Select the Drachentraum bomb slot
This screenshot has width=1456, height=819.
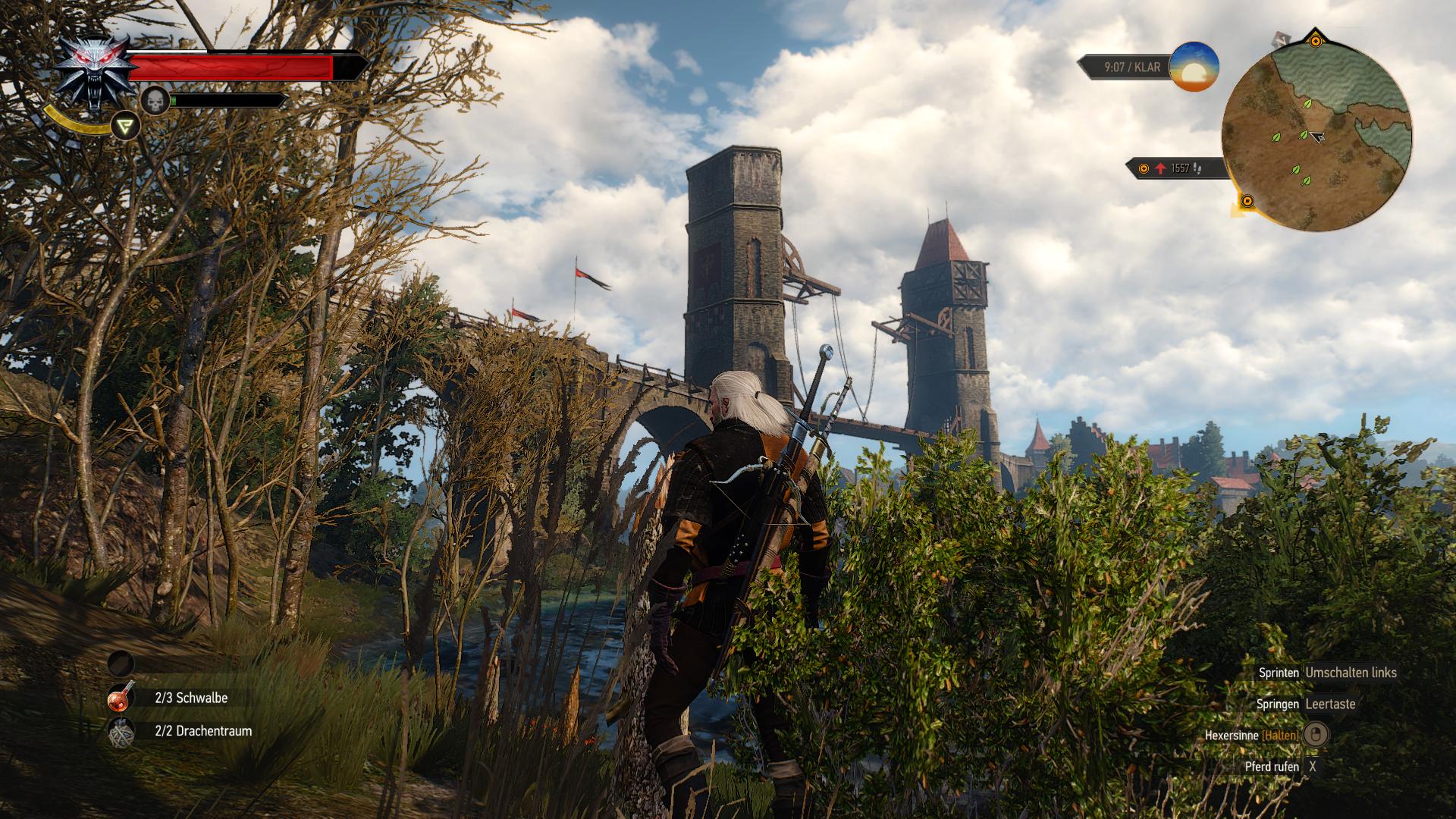click(x=121, y=732)
